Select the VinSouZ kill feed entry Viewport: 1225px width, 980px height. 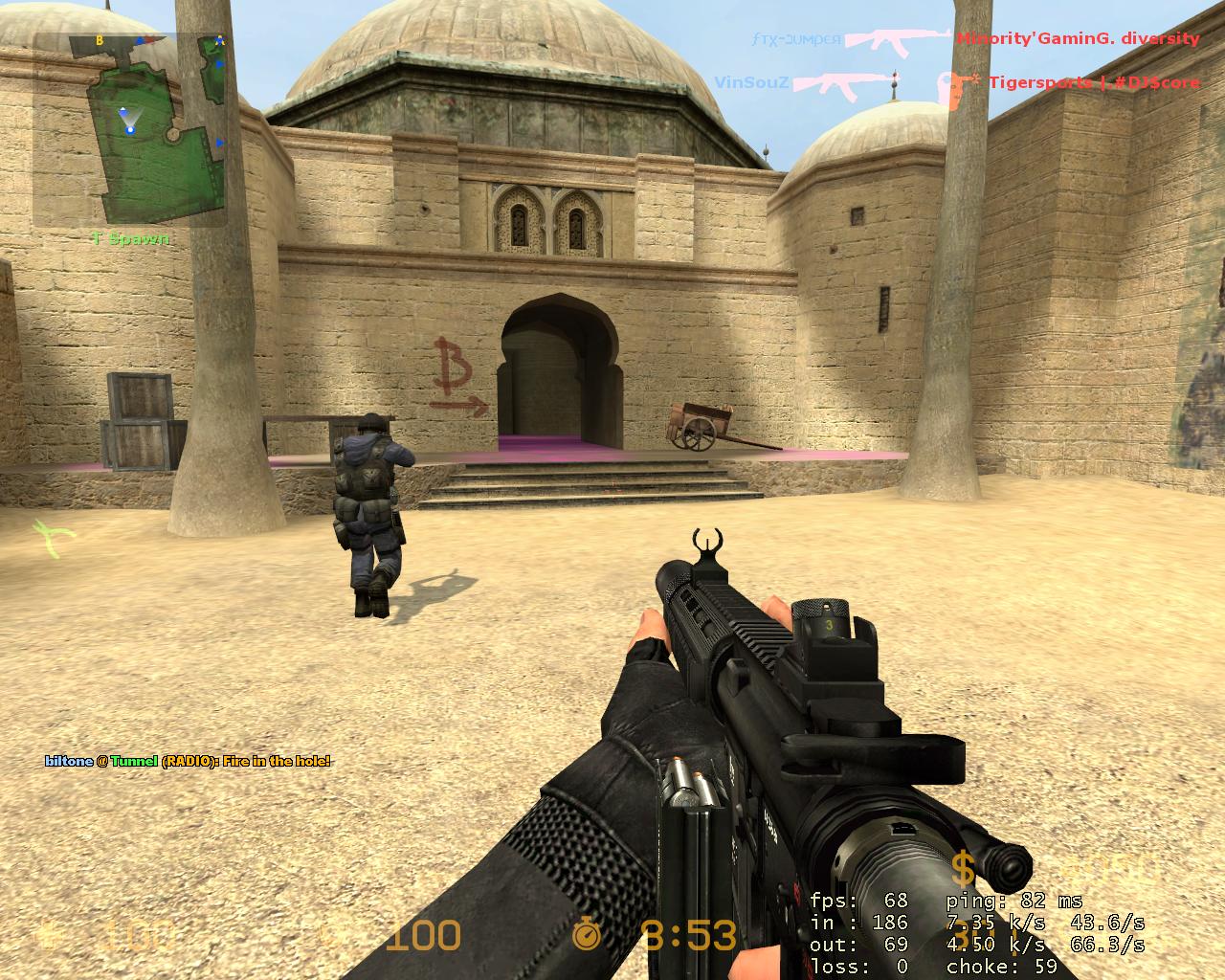[957, 83]
